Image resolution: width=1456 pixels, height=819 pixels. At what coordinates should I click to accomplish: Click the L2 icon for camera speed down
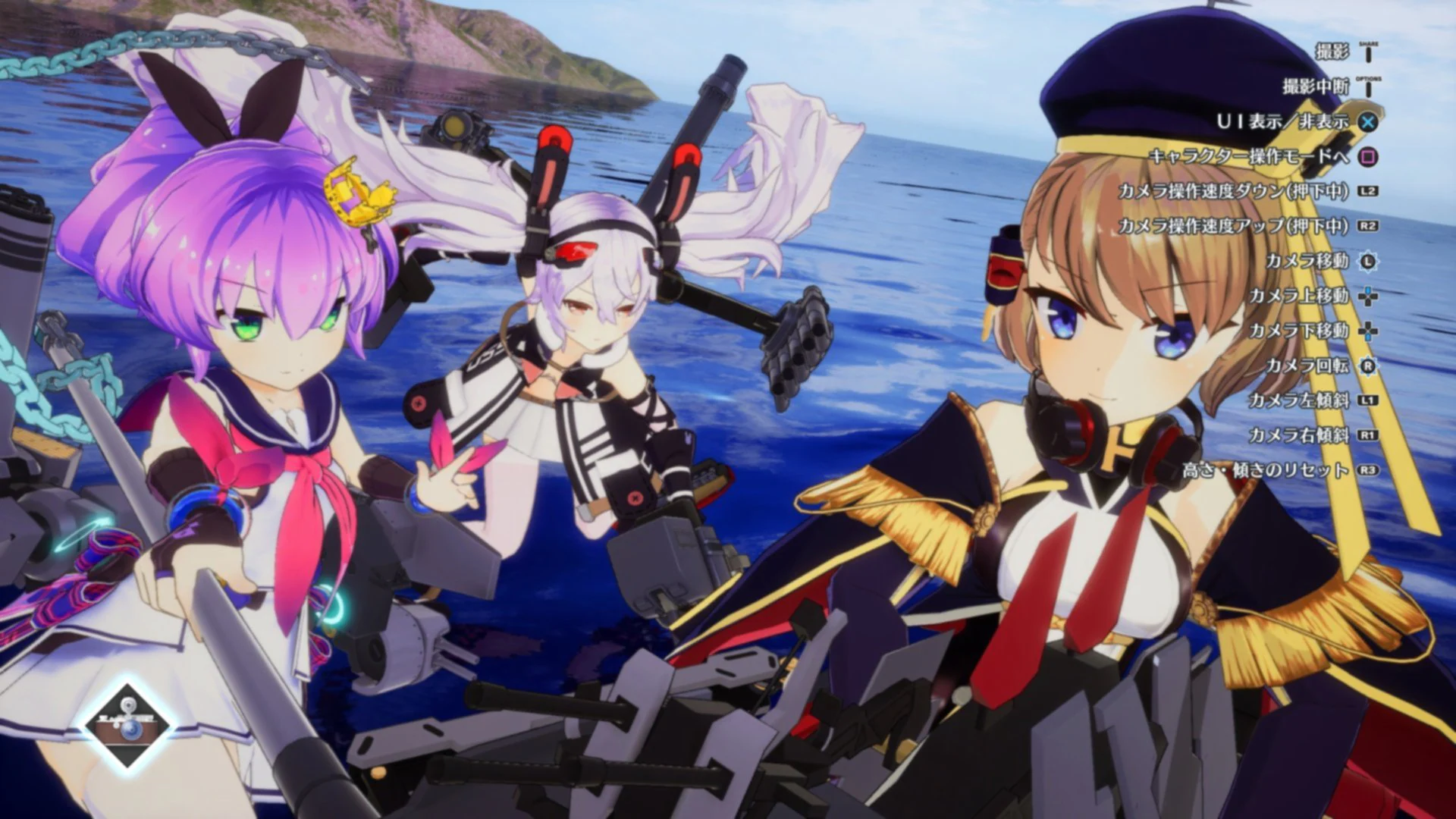click(x=1367, y=190)
